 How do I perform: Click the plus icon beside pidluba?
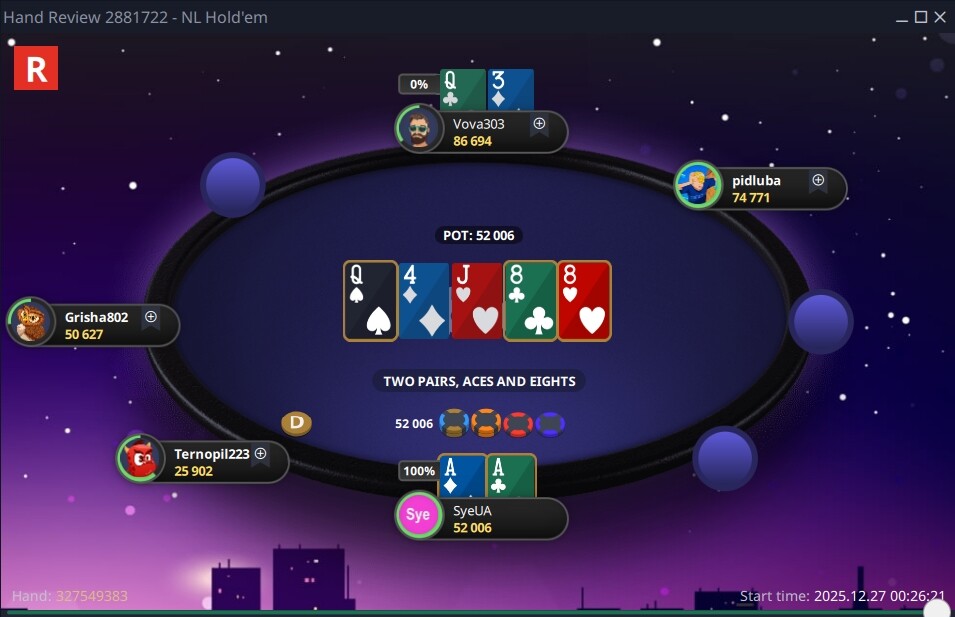click(x=818, y=181)
